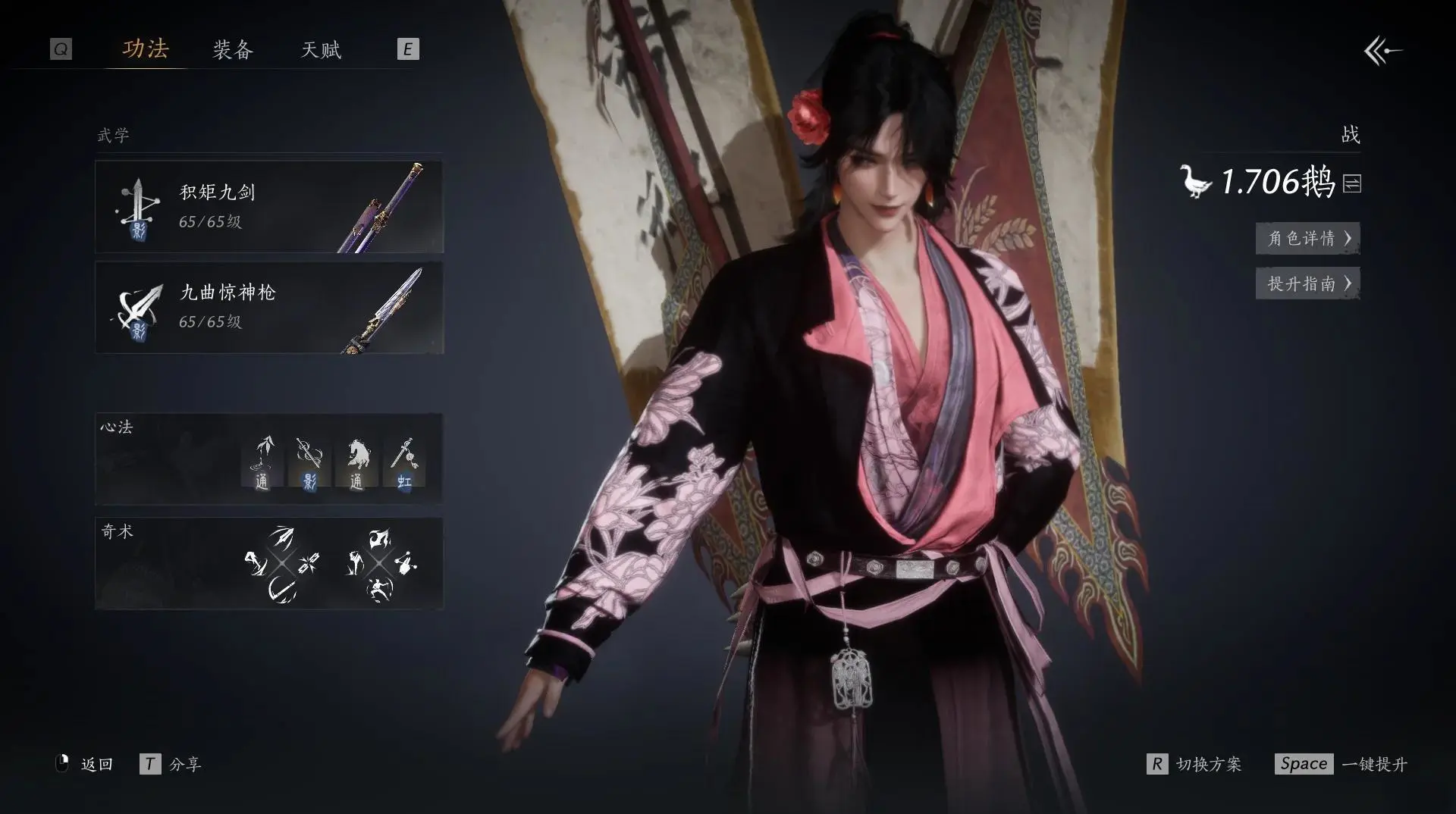Select the 九曲惊神枪 martial art slot
The height and width of the screenshot is (814, 1456).
pyautogui.click(x=269, y=308)
